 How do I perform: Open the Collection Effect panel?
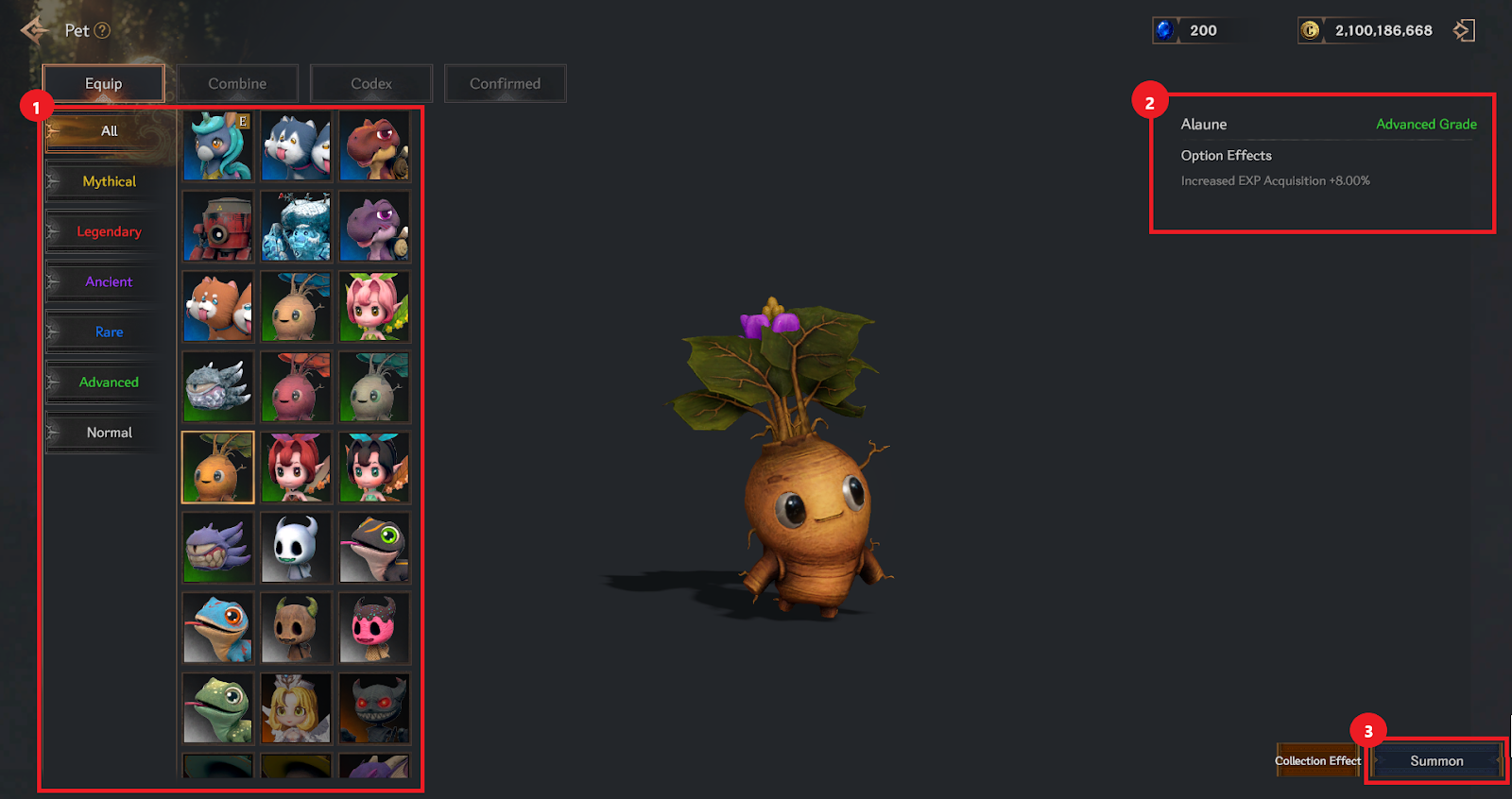coord(1317,761)
